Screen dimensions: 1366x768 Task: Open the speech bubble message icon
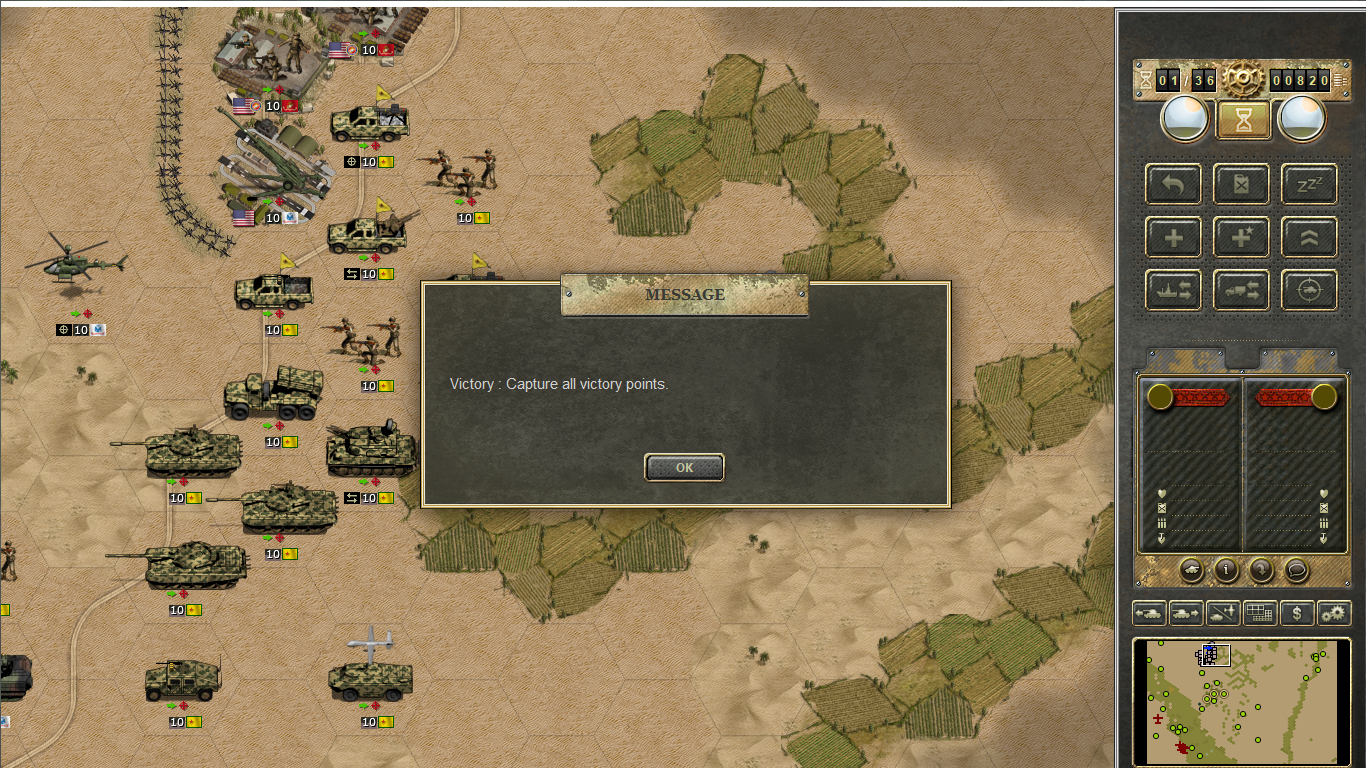tap(1296, 570)
